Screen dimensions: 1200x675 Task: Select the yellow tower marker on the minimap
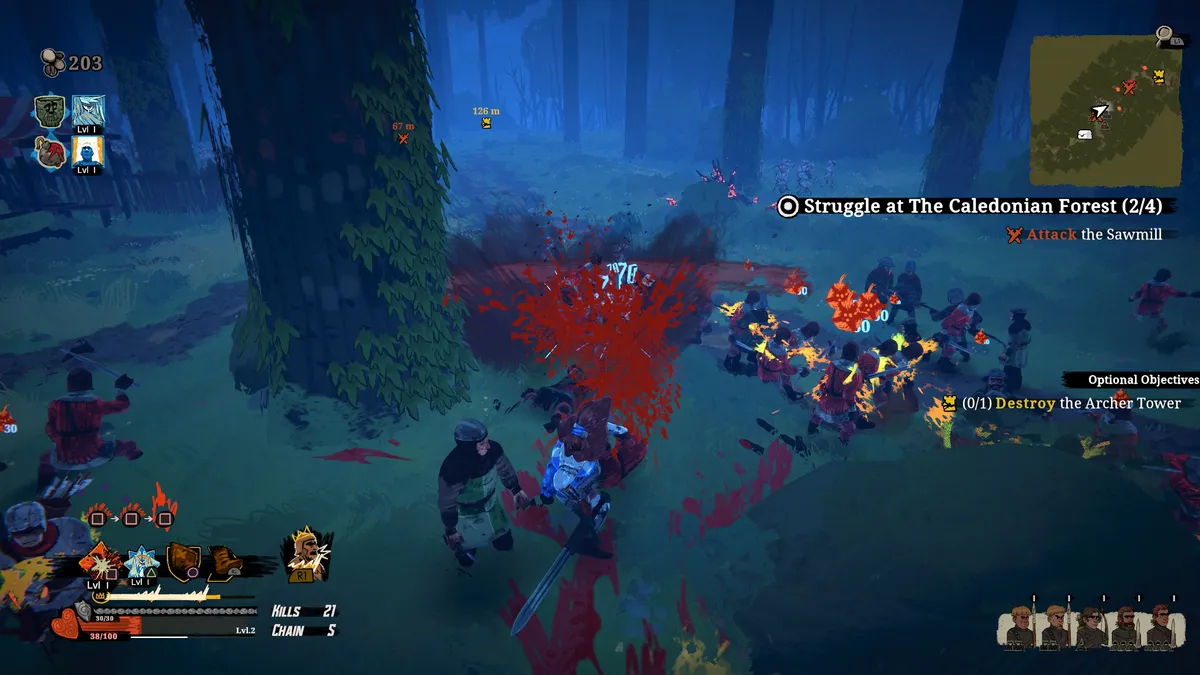pyautogui.click(x=1159, y=76)
